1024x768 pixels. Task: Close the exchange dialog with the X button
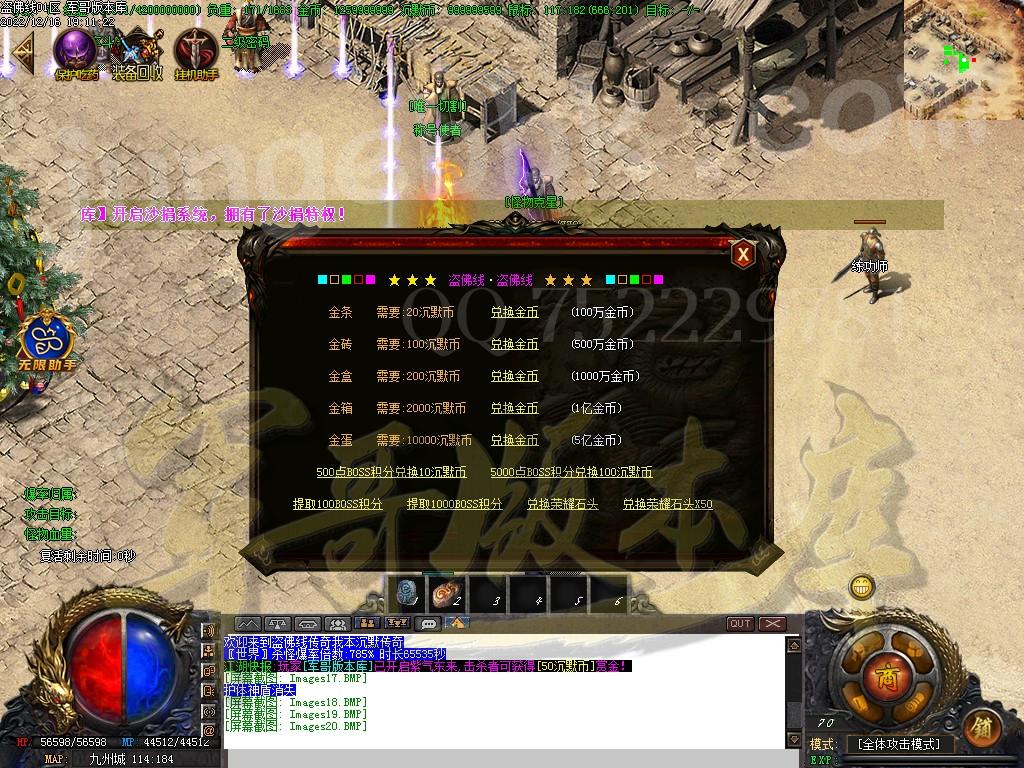tap(743, 254)
